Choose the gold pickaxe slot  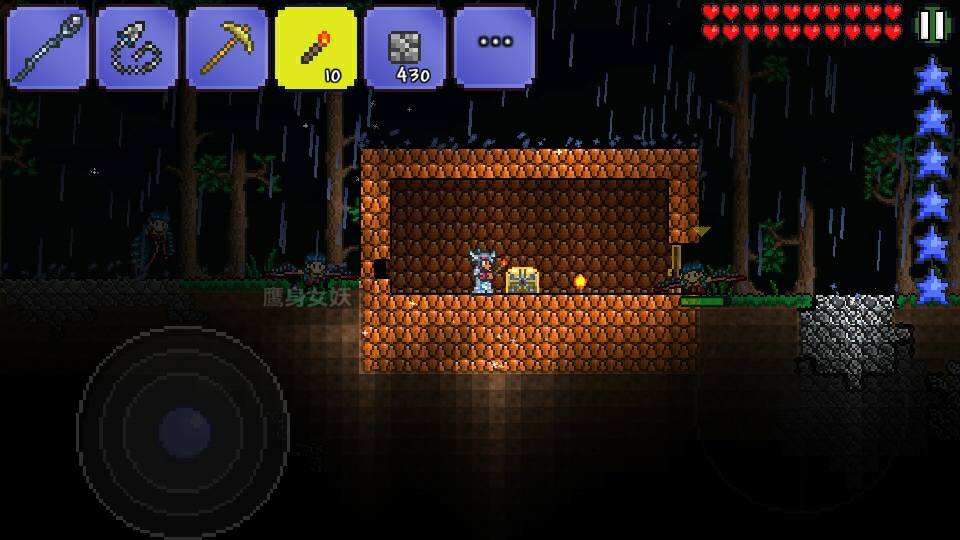[x=227, y=47]
